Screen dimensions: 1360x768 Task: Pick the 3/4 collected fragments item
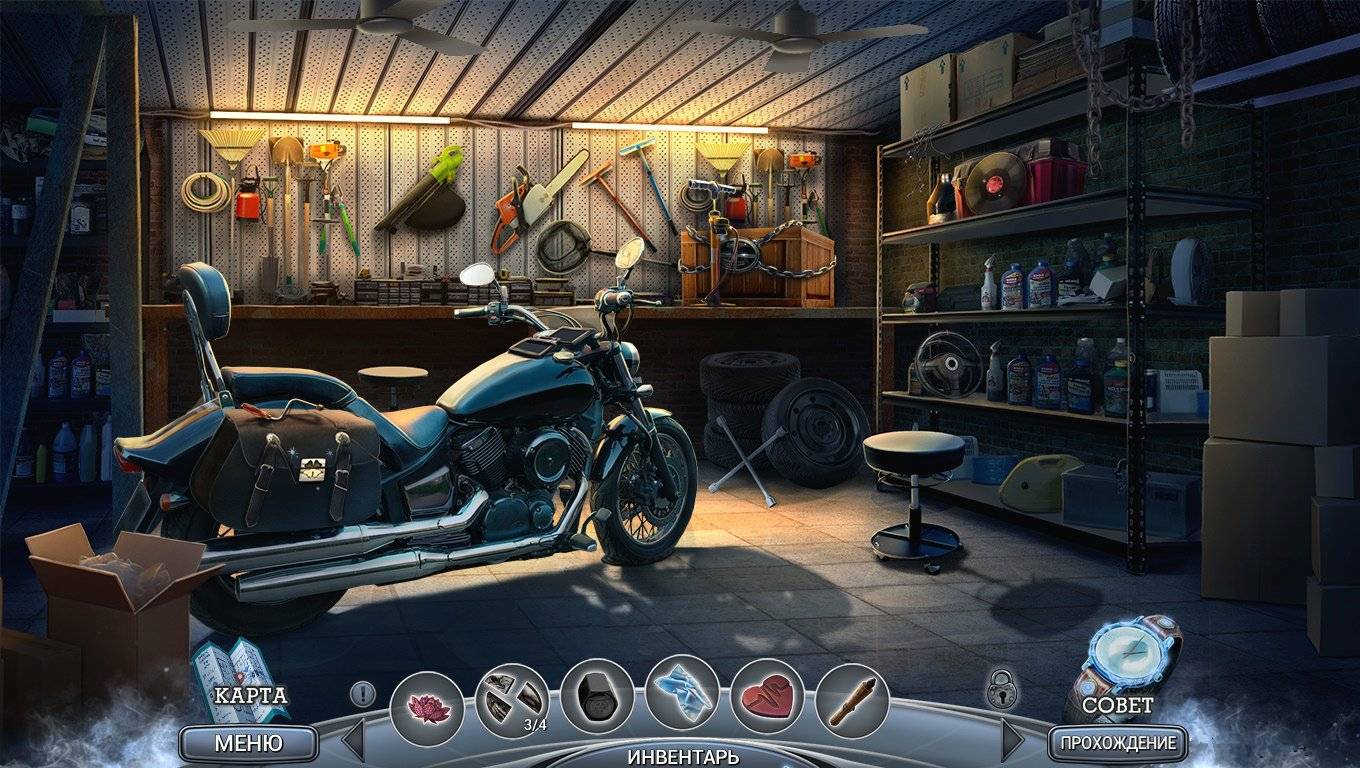(x=512, y=700)
